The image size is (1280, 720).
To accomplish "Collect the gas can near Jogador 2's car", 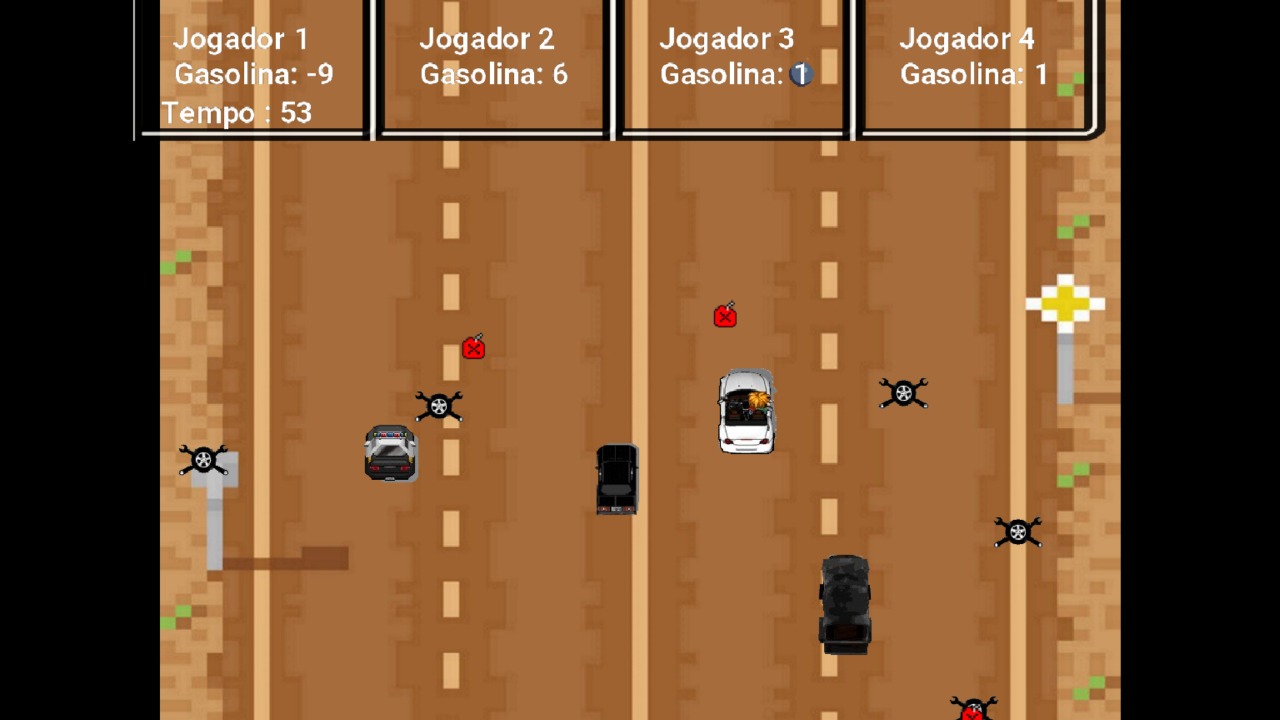I will pos(473,347).
